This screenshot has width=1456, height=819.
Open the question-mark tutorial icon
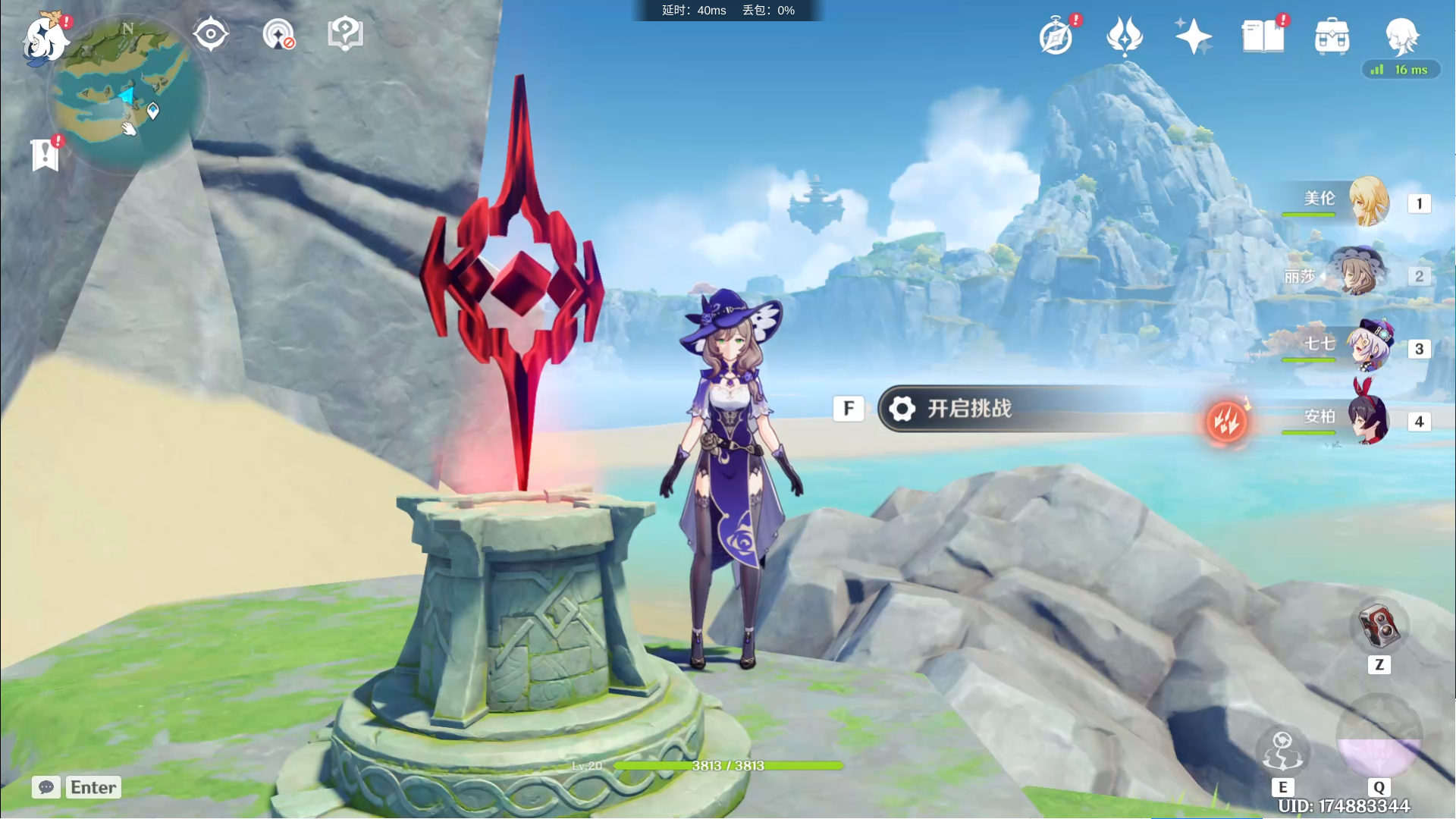click(345, 34)
